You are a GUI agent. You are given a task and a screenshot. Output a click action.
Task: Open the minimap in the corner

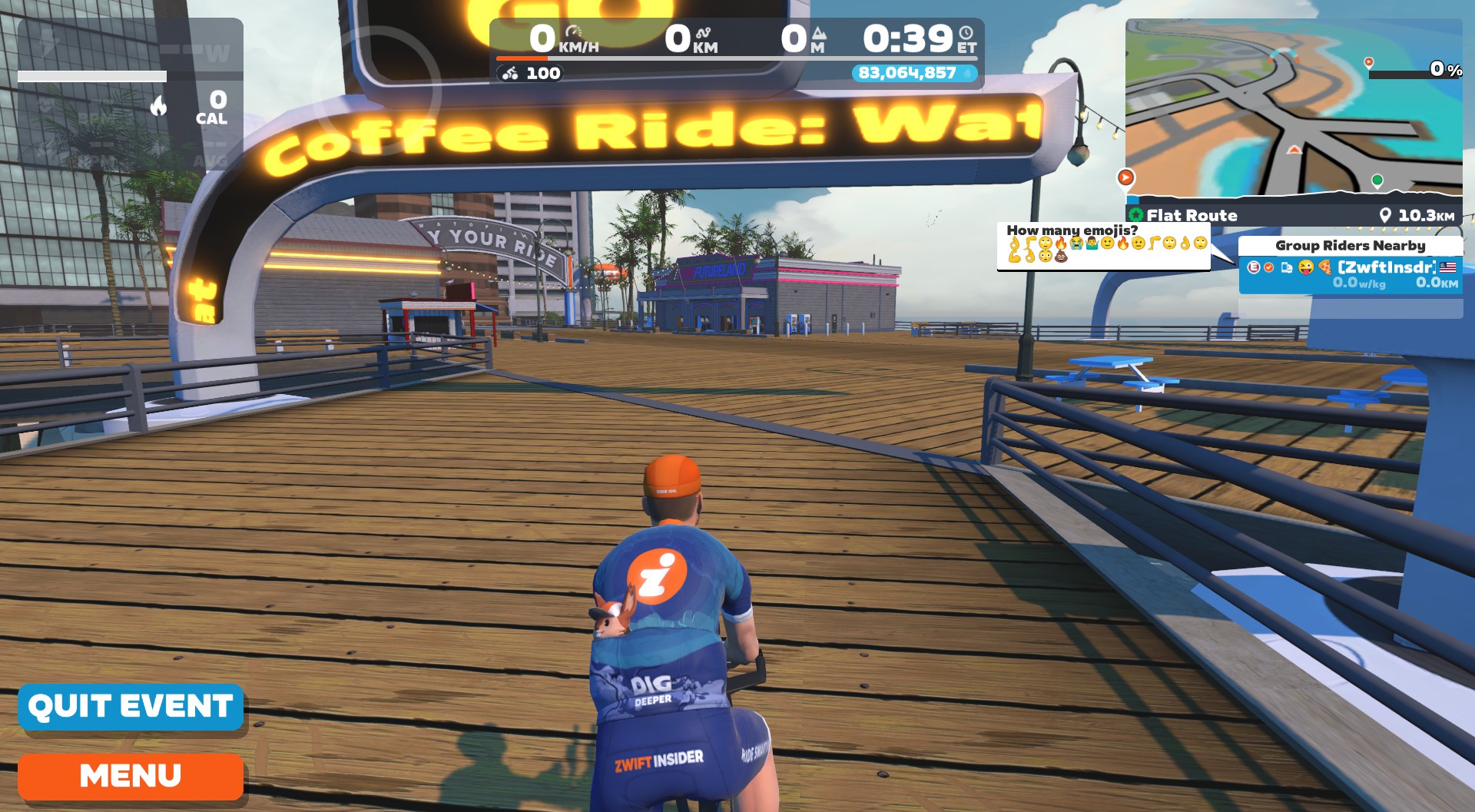tap(1293, 108)
